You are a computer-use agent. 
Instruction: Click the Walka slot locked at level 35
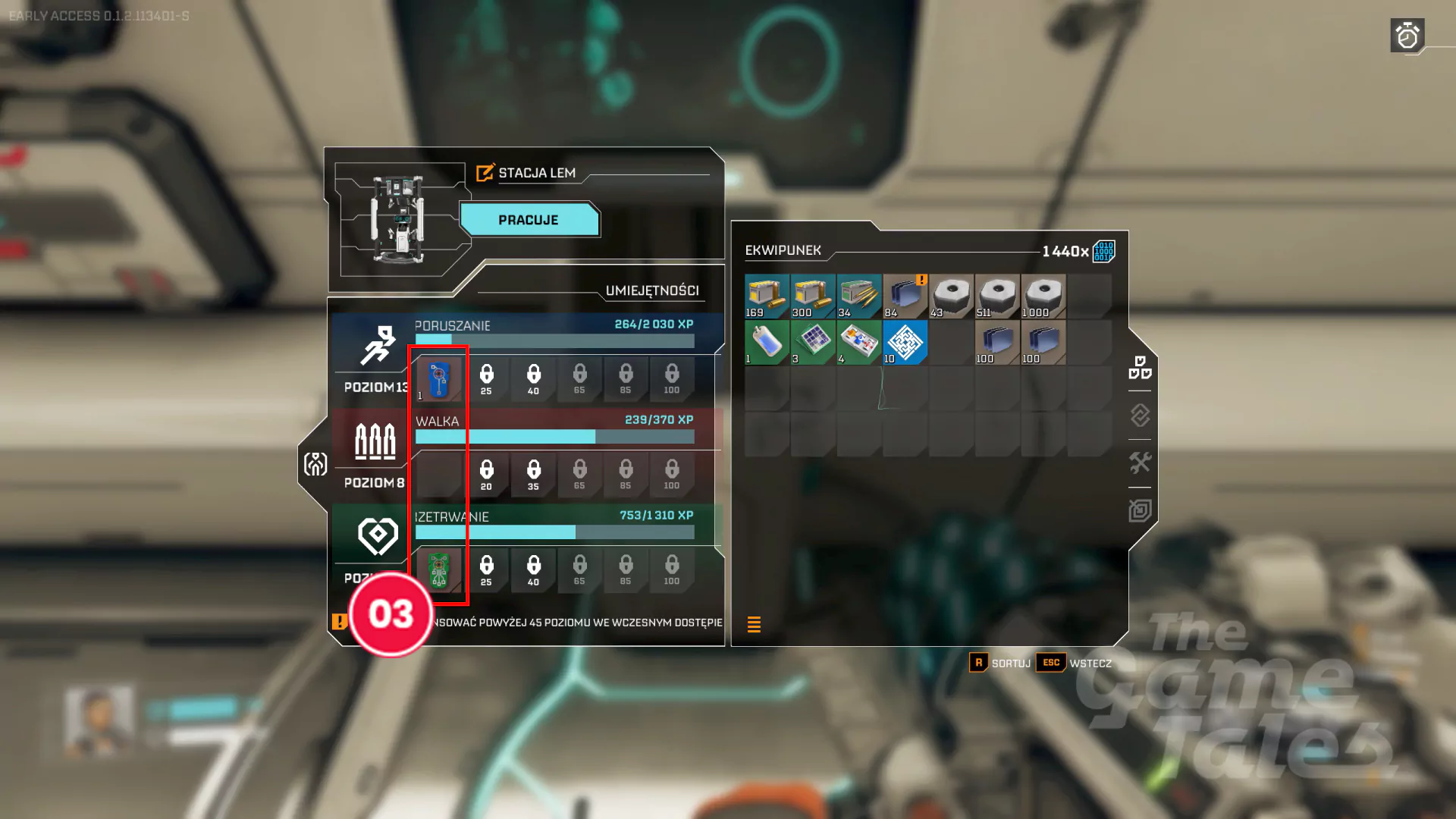[533, 474]
